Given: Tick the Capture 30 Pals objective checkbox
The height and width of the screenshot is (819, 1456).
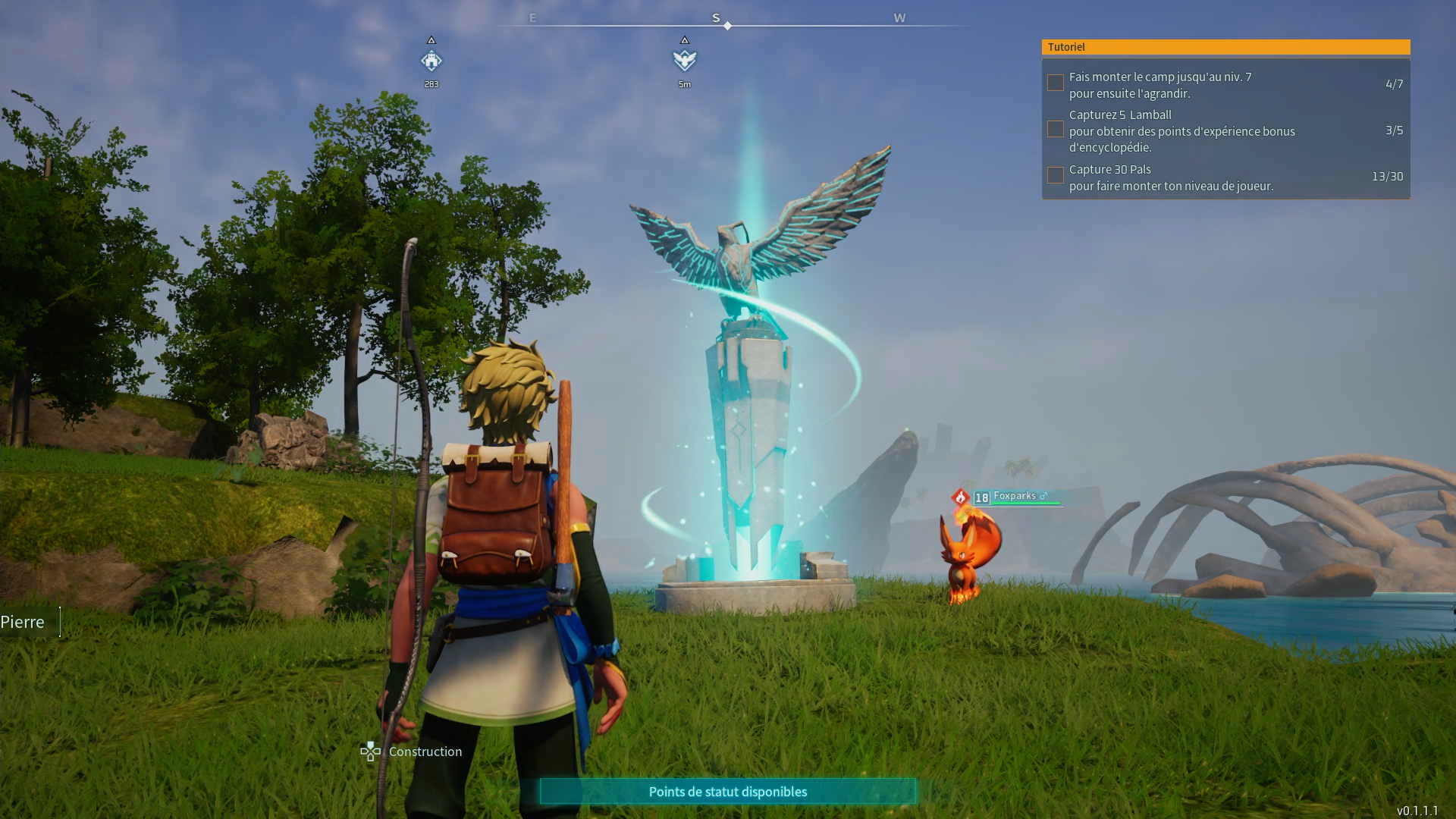Looking at the screenshot, I should coord(1055,176).
